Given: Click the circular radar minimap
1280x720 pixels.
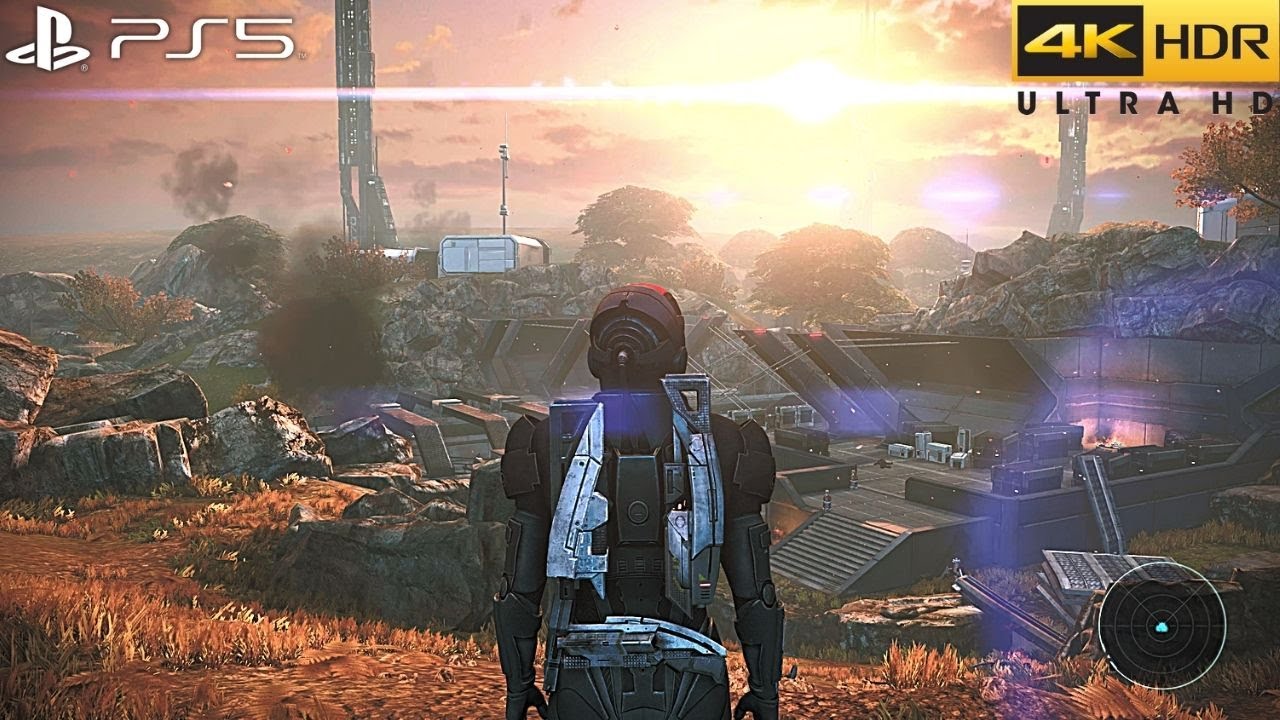Looking at the screenshot, I should click(x=1161, y=625).
